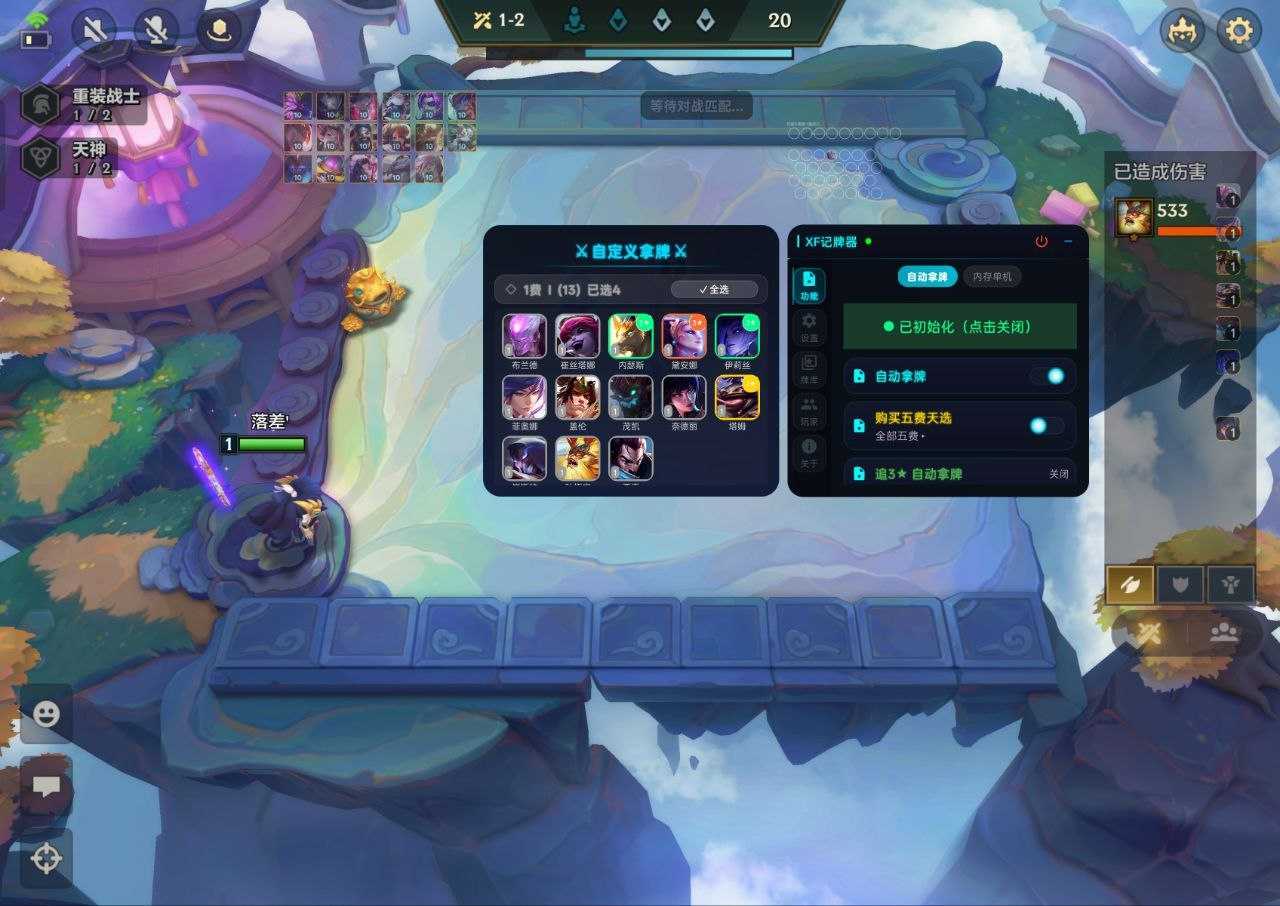Screen dimensions: 1280x906
Task: Click the red power button on XF记牌器
Action: pyautogui.click(x=1041, y=242)
